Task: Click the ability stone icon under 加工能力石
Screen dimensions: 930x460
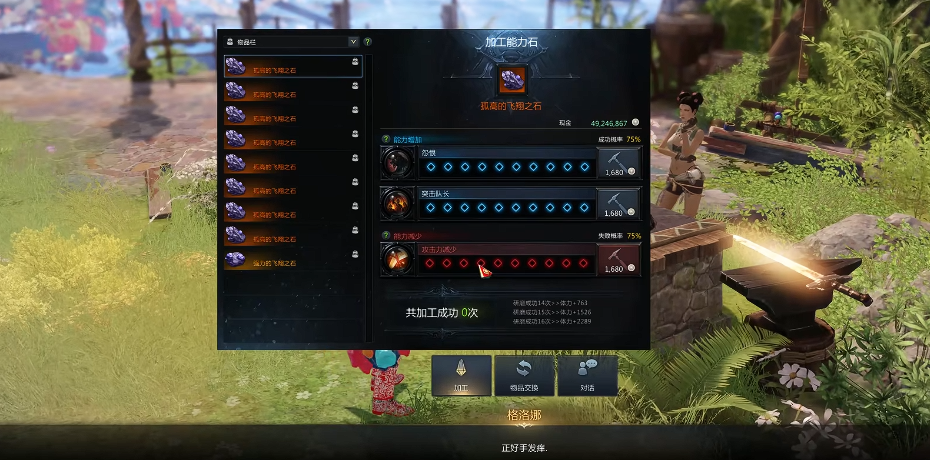Action: [x=512, y=79]
